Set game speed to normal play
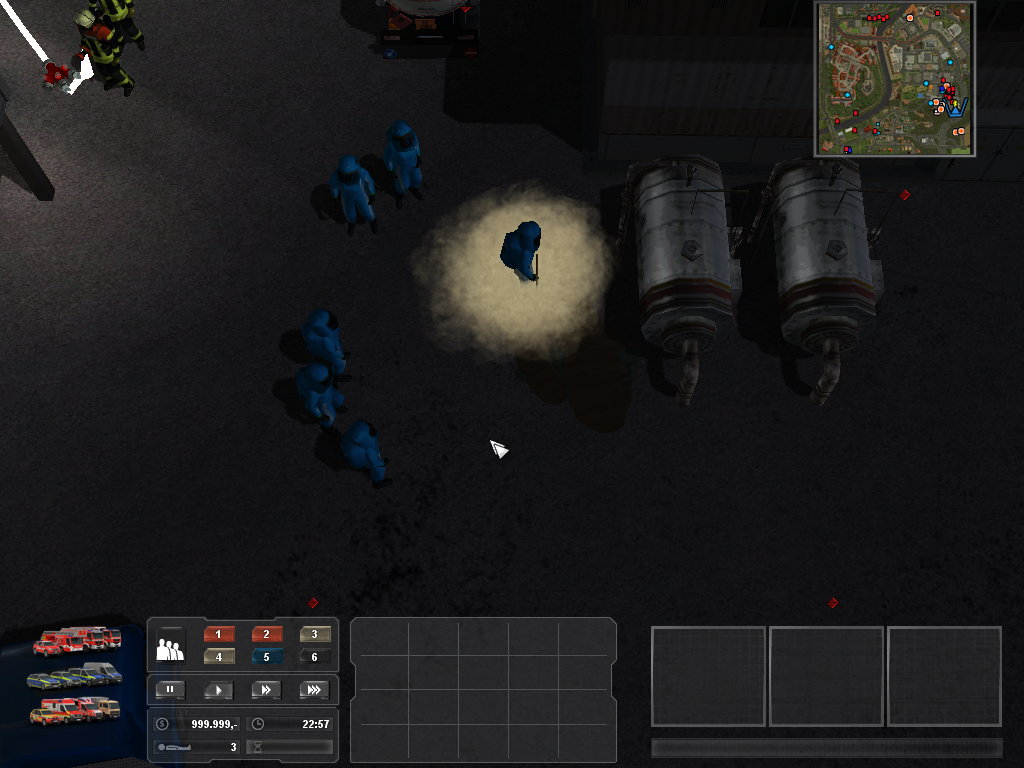Image resolution: width=1024 pixels, height=768 pixels. click(218, 690)
